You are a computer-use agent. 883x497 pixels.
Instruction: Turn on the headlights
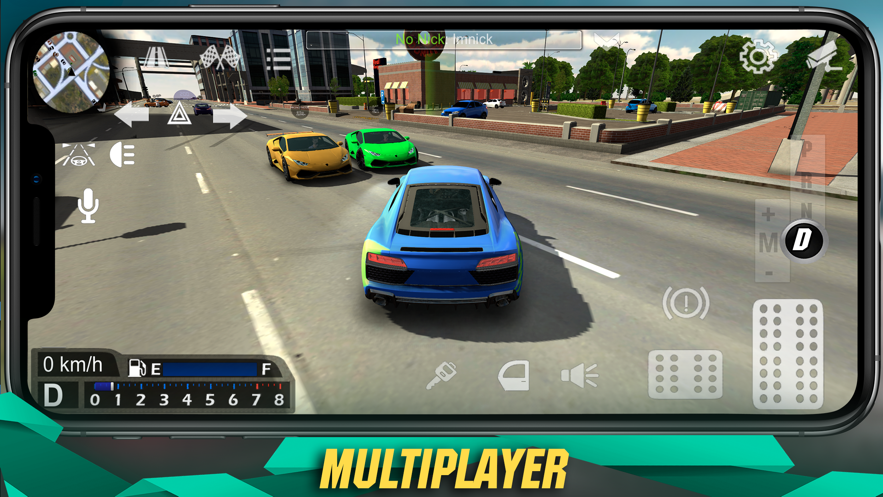pyautogui.click(x=123, y=154)
